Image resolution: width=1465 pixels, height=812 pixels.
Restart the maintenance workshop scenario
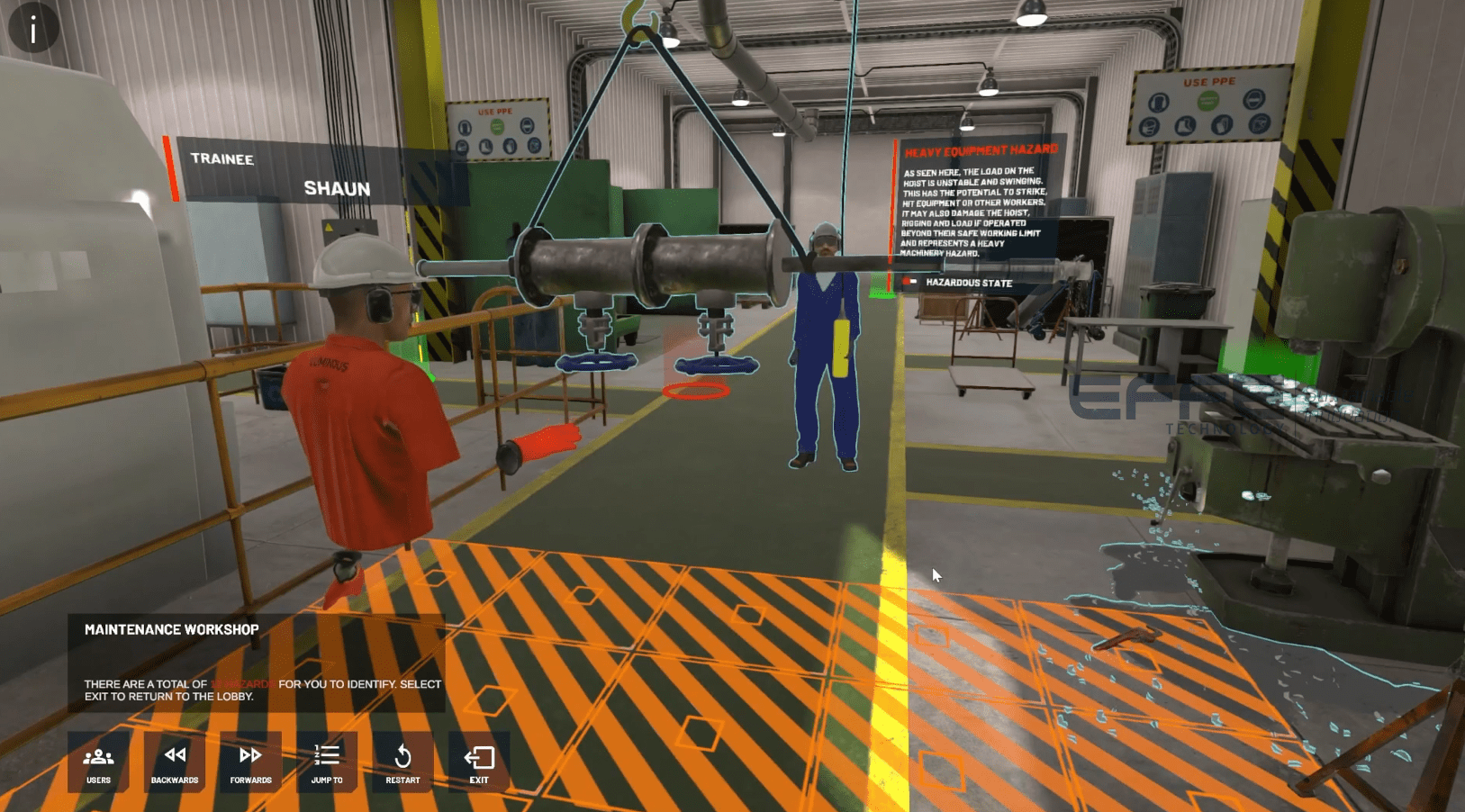click(402, 762)
